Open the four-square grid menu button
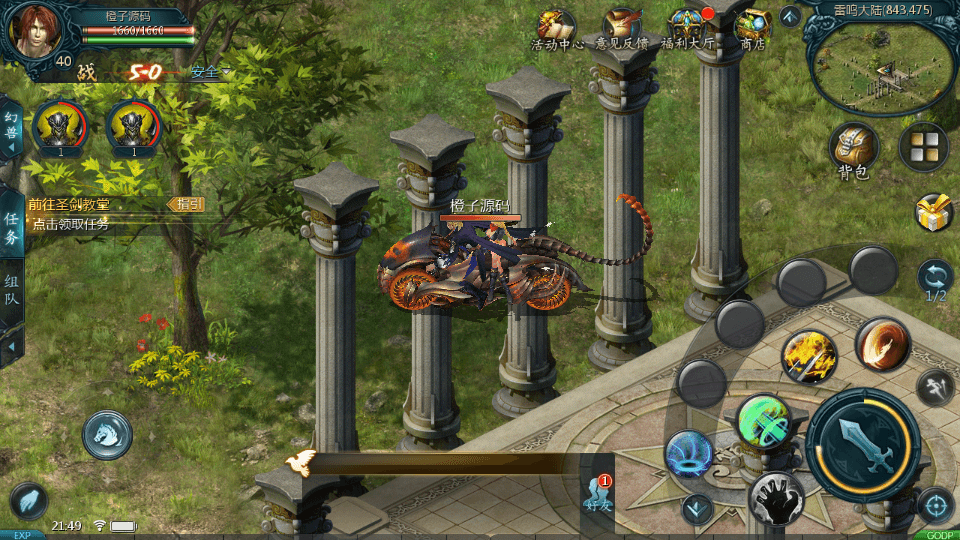The height and width of the screenshot is (540, 960). [x=923, y=147]
